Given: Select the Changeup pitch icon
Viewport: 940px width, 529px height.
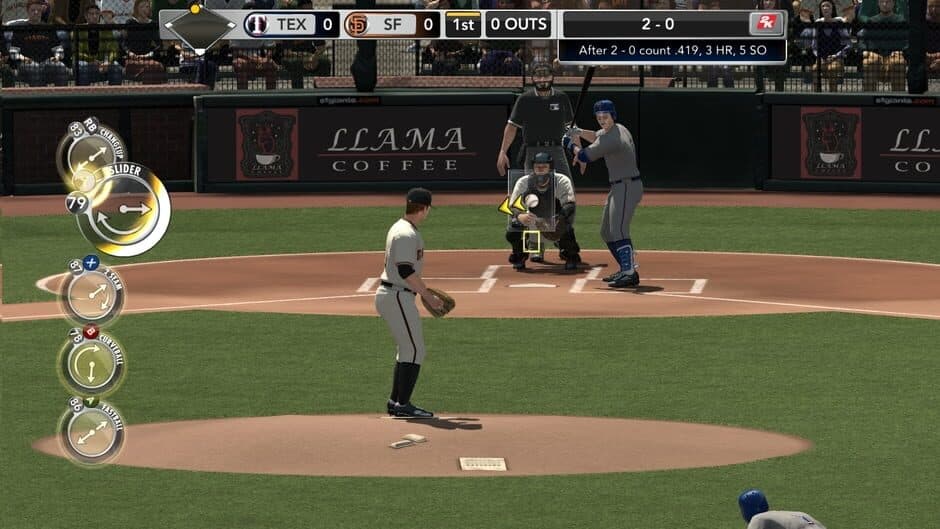Looking at the screenshot, I should [x=92, y=154].
